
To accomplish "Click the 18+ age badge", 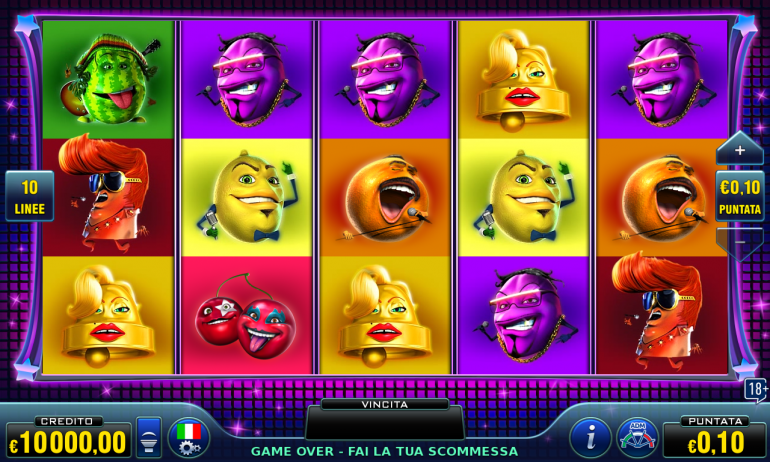I will coord(755,389).
